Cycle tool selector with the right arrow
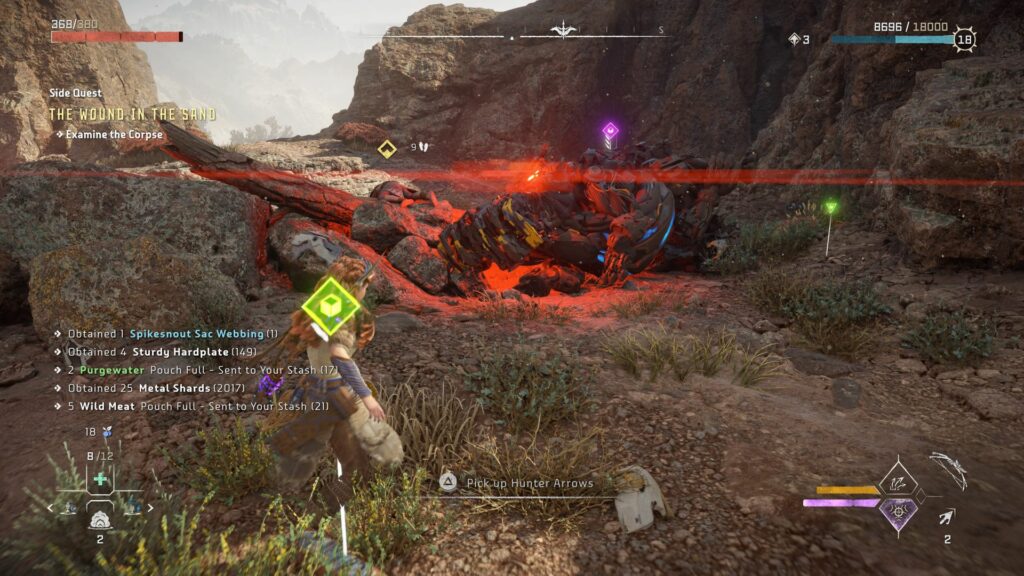Viewport: 1024px width, 576px height. (x=151, y=508)
